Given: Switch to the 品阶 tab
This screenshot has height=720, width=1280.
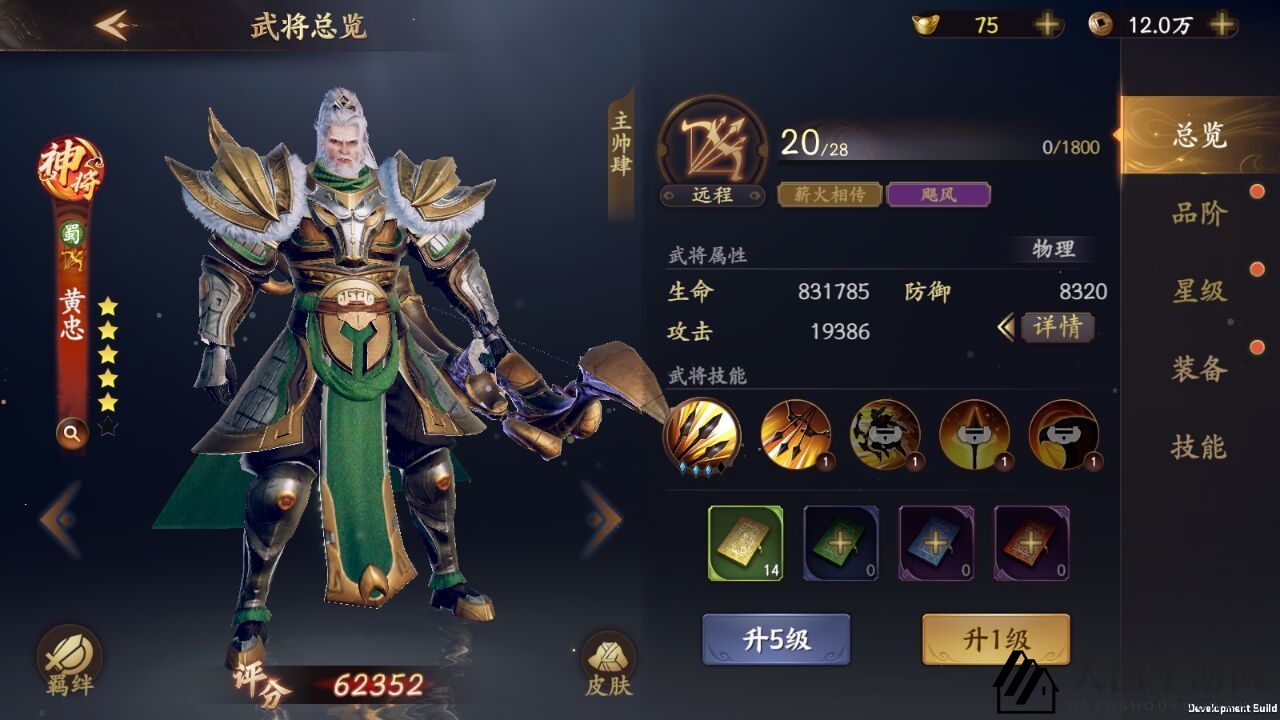Looking at the screenshot, I should pos(1202,213).
